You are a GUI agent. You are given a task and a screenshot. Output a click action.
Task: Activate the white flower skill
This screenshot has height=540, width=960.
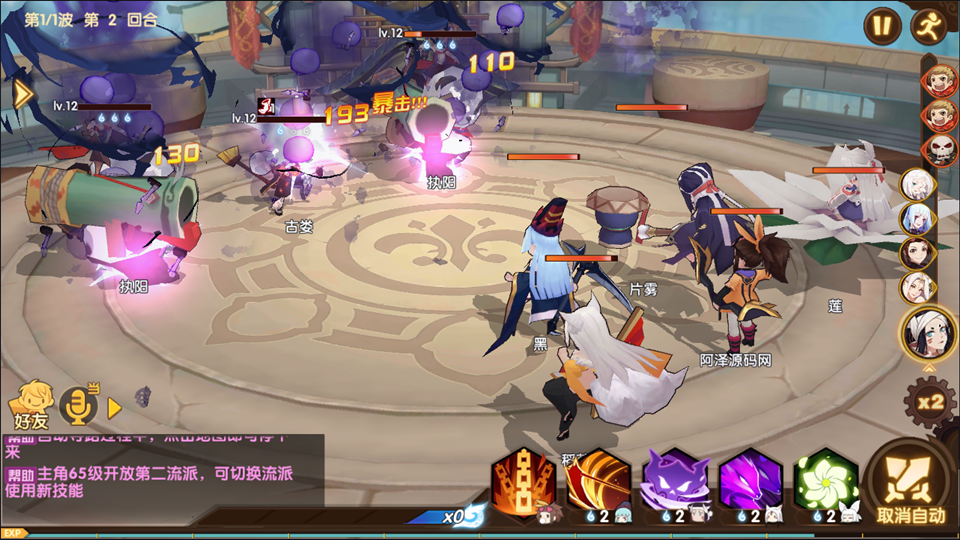(827, 481)
